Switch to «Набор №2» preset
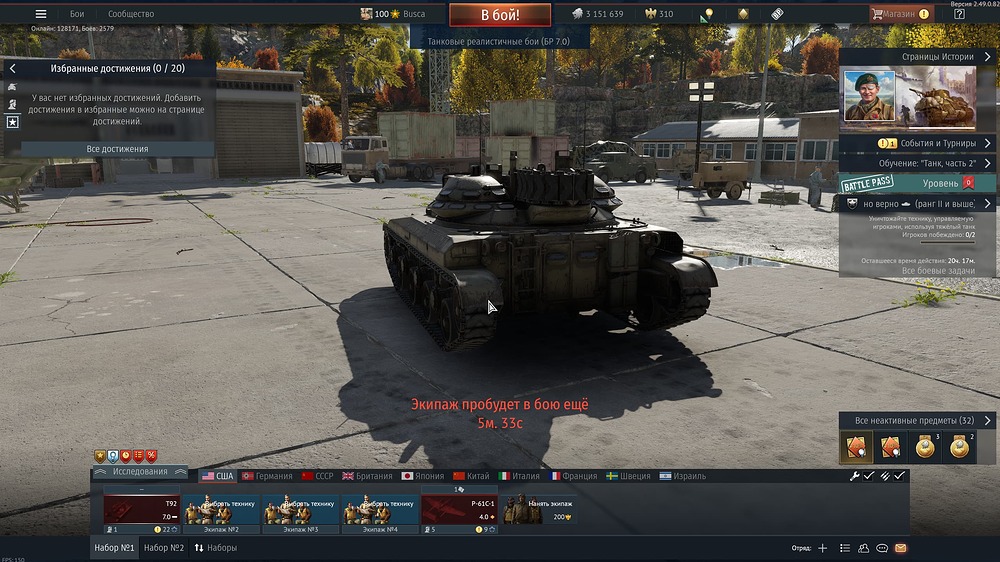Viewport: 1000px width, 562px height. click(164, 548)
